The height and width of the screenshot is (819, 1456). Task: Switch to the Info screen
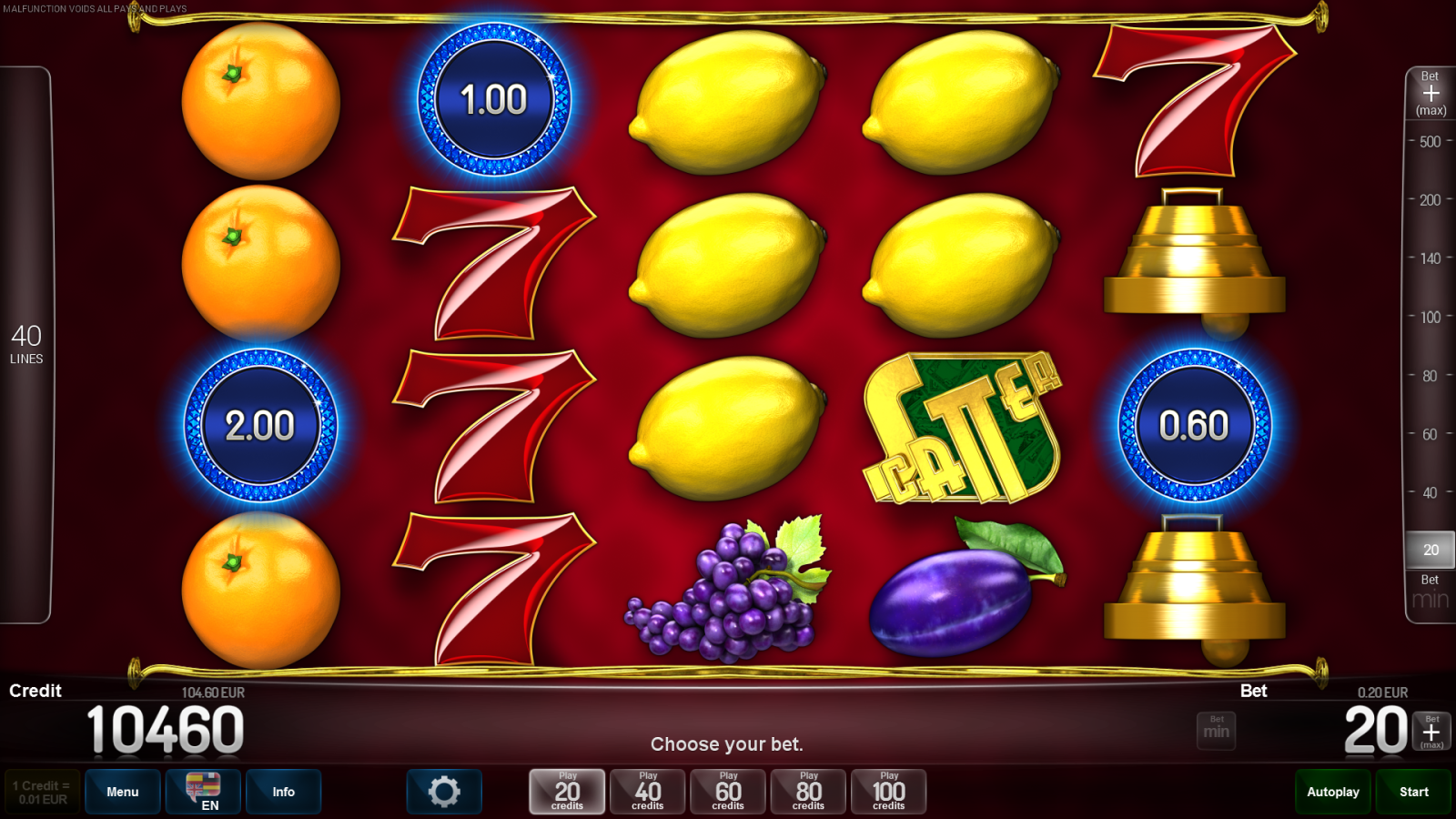click(x=284, y=791)
